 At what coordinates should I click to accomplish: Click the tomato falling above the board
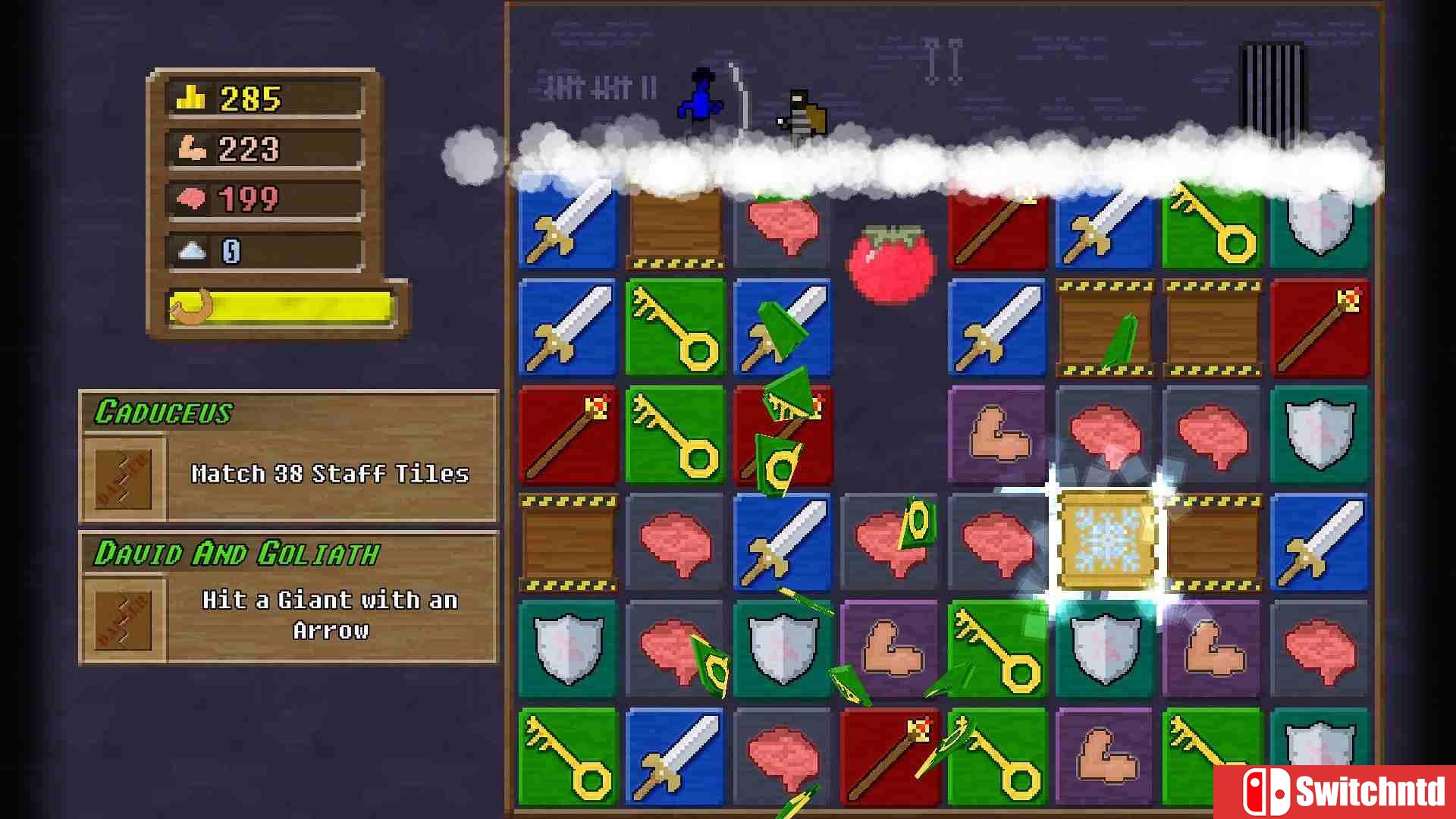(891, 262)
